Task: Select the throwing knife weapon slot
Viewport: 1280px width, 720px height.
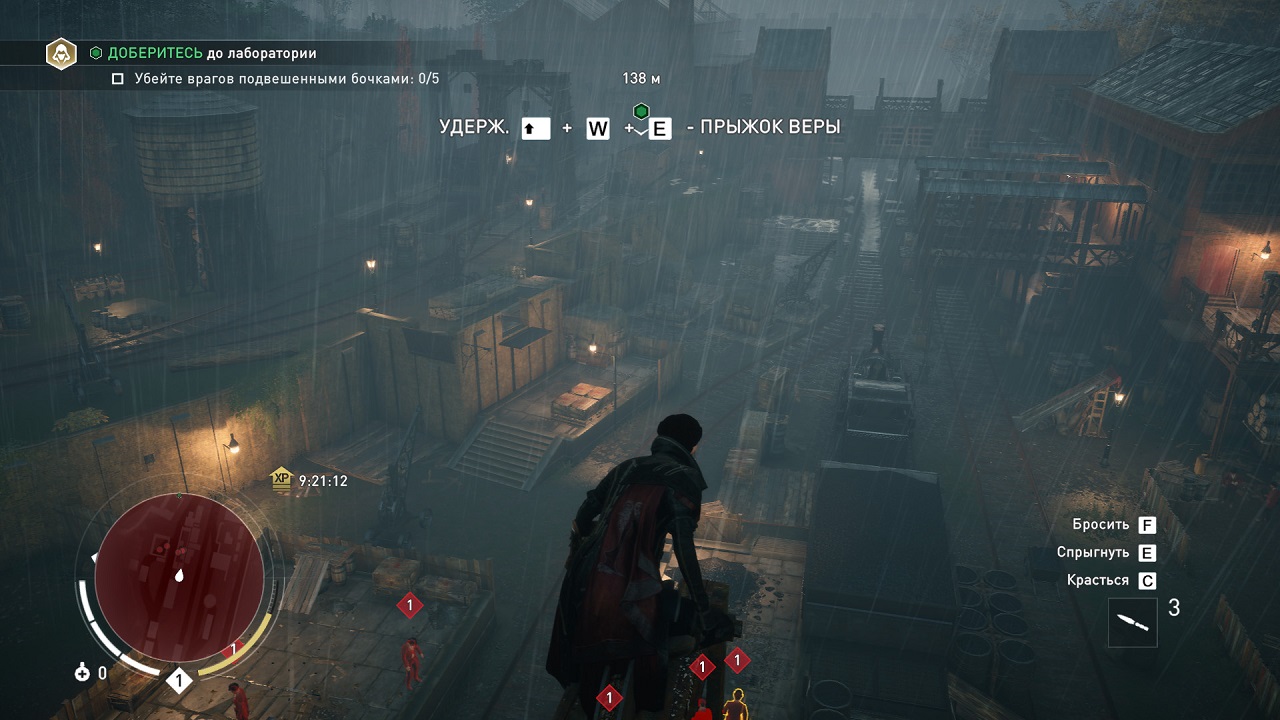Action: click(x=1132, y=622)
